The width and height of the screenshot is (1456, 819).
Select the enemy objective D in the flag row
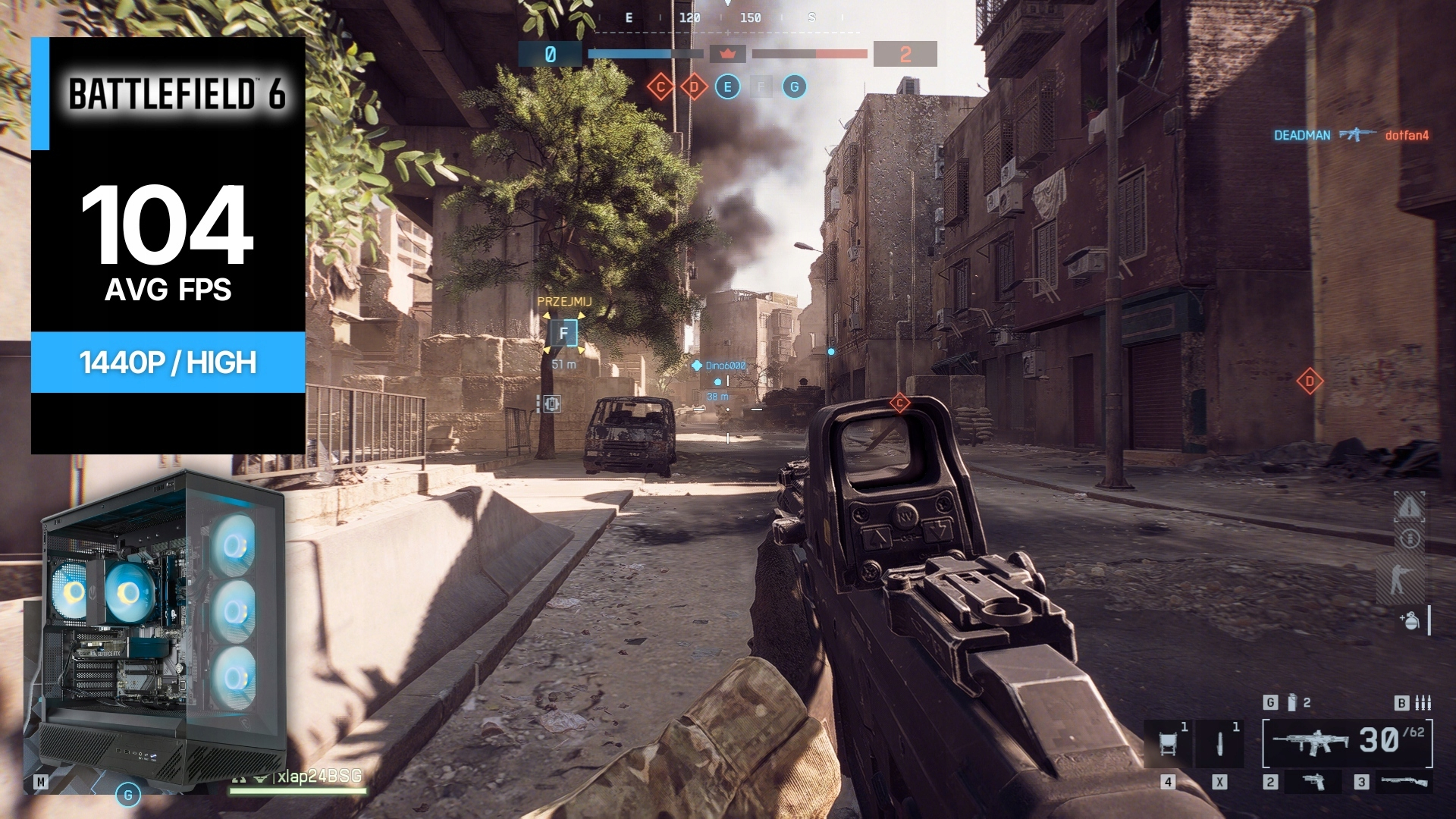(694, 87)
